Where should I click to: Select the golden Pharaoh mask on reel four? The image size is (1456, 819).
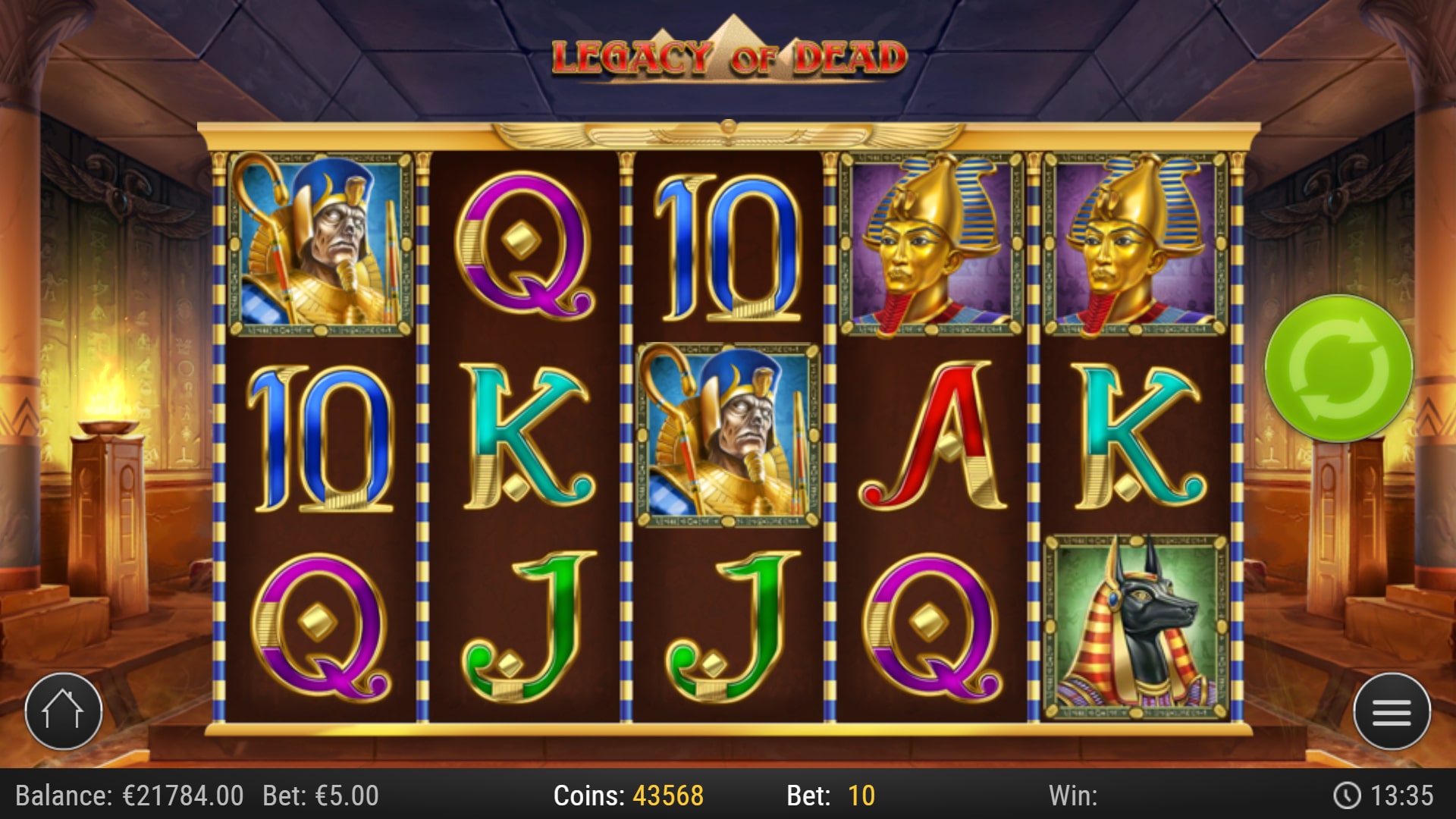pos(929,243)
